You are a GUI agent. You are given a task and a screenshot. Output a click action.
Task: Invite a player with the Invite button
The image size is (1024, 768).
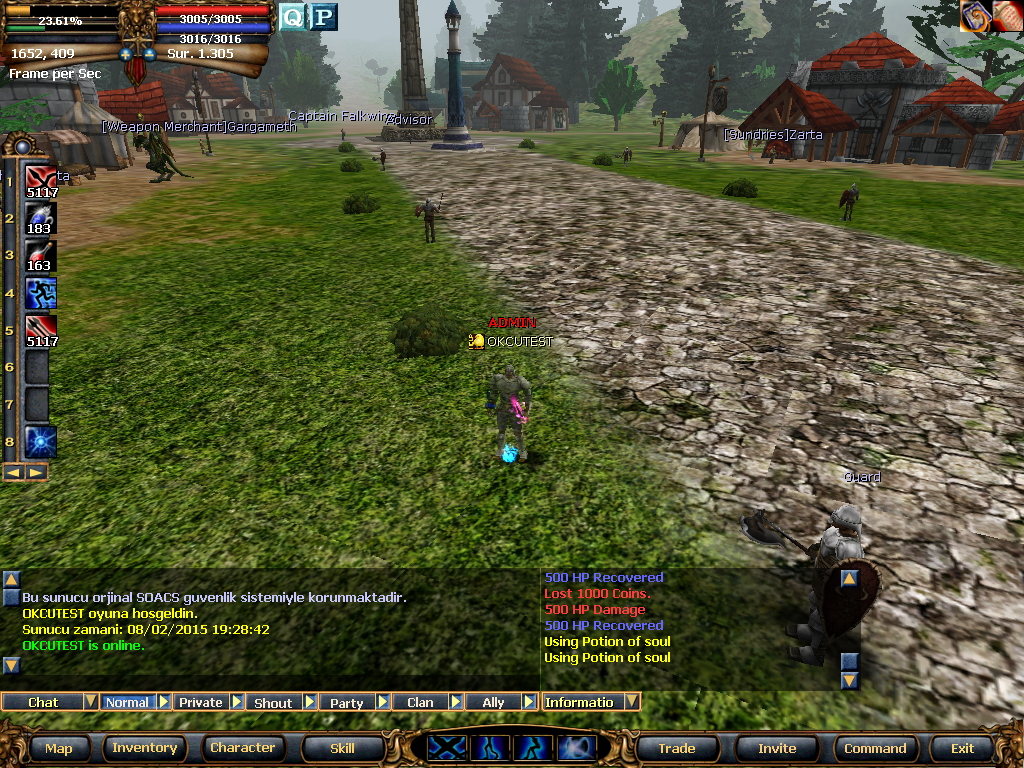coord(777,748)
